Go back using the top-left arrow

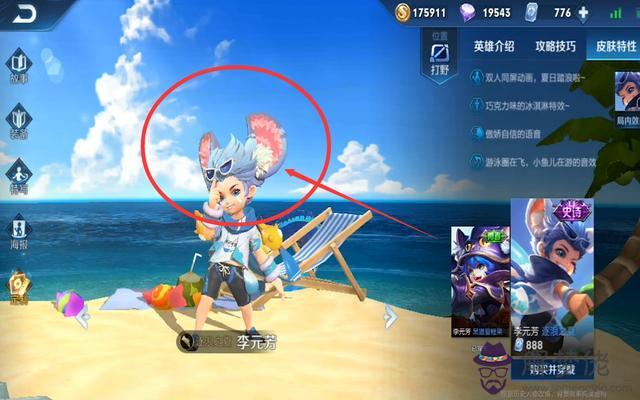(22, 14)
